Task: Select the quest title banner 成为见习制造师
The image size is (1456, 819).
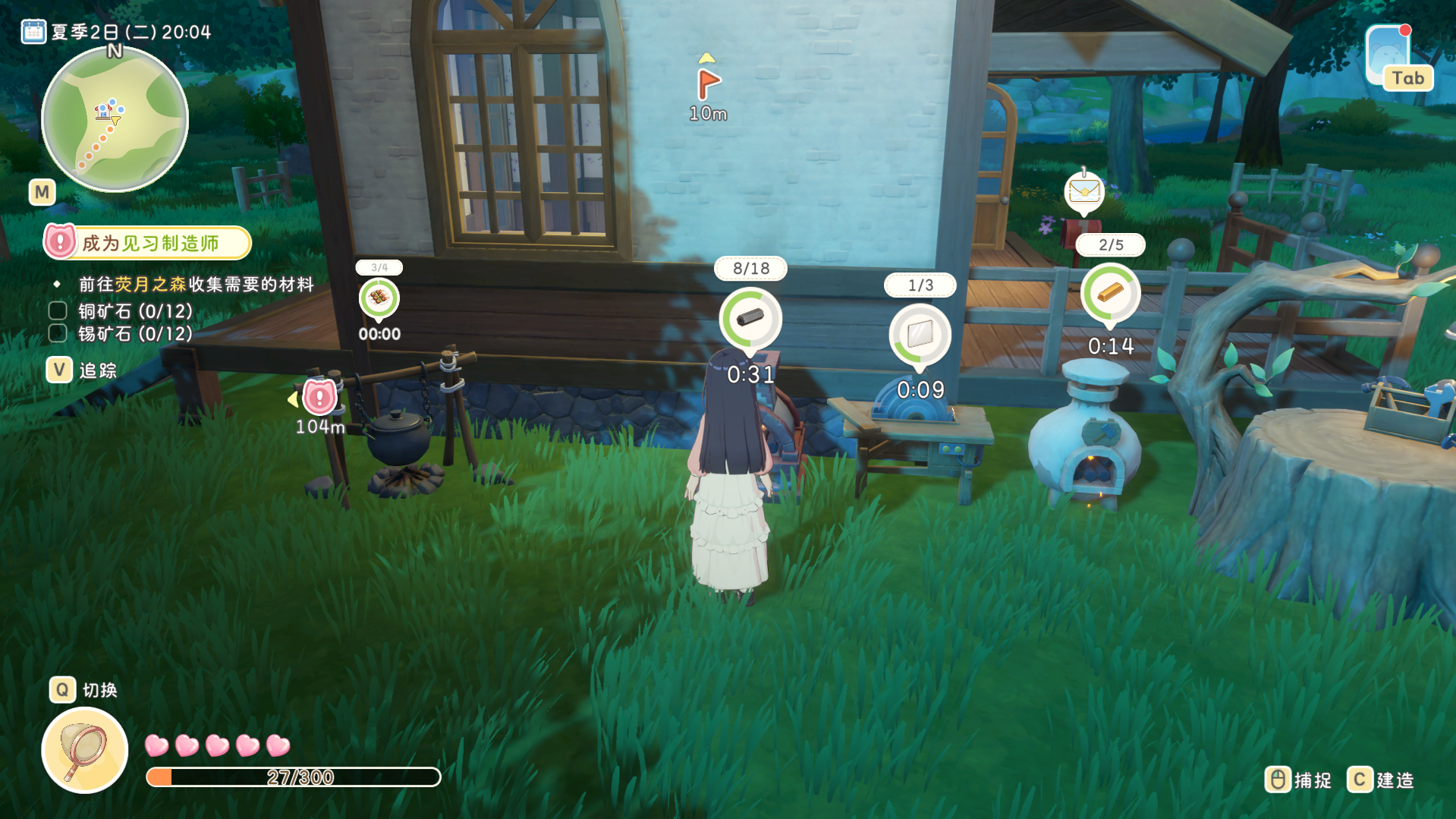Action: [149, 243]
